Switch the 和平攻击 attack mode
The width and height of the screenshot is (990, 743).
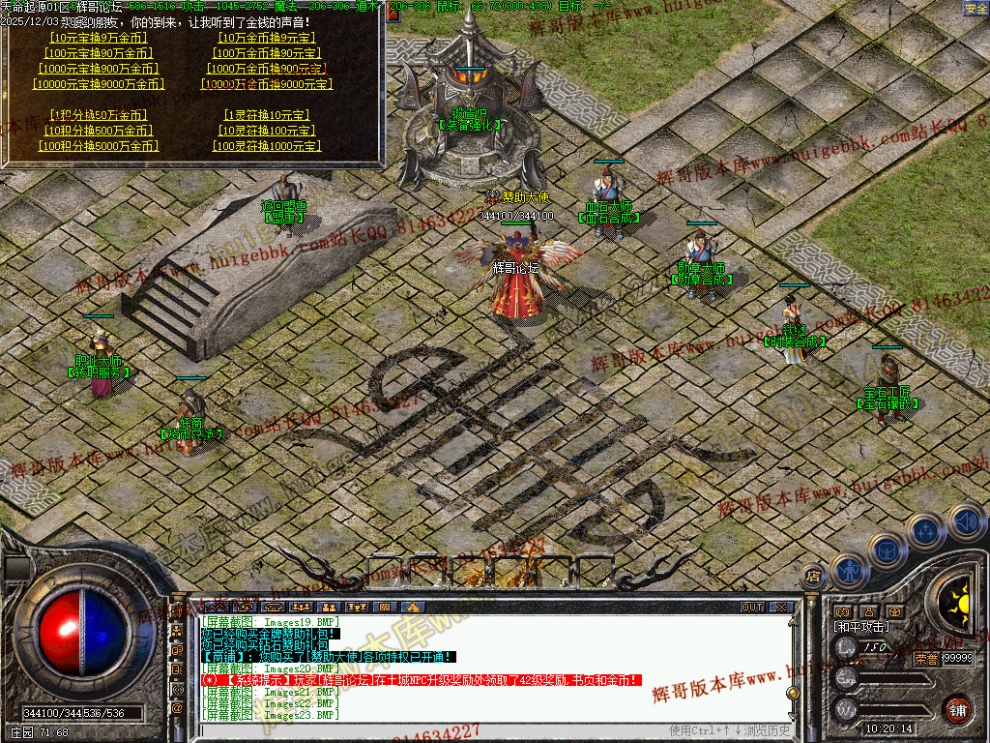pyautogui.click(x=859, y=627)
